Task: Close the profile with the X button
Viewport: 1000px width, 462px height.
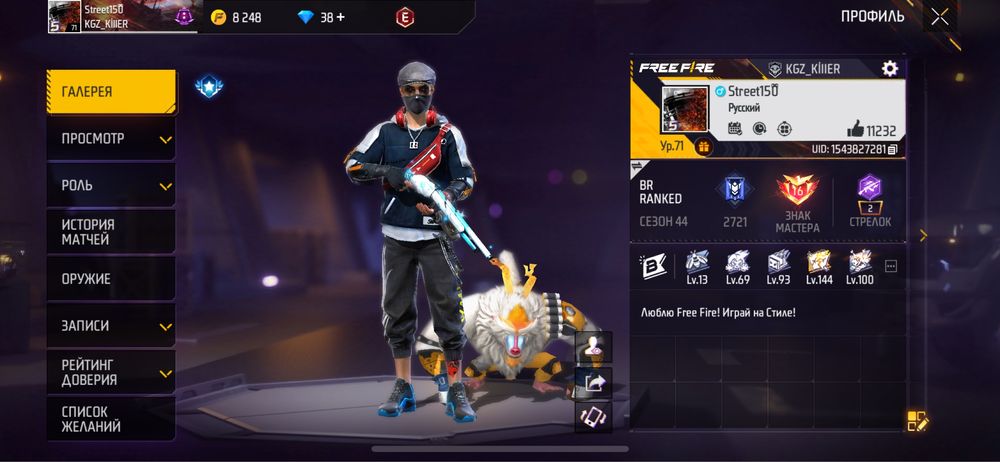Action: click(939, 16)
